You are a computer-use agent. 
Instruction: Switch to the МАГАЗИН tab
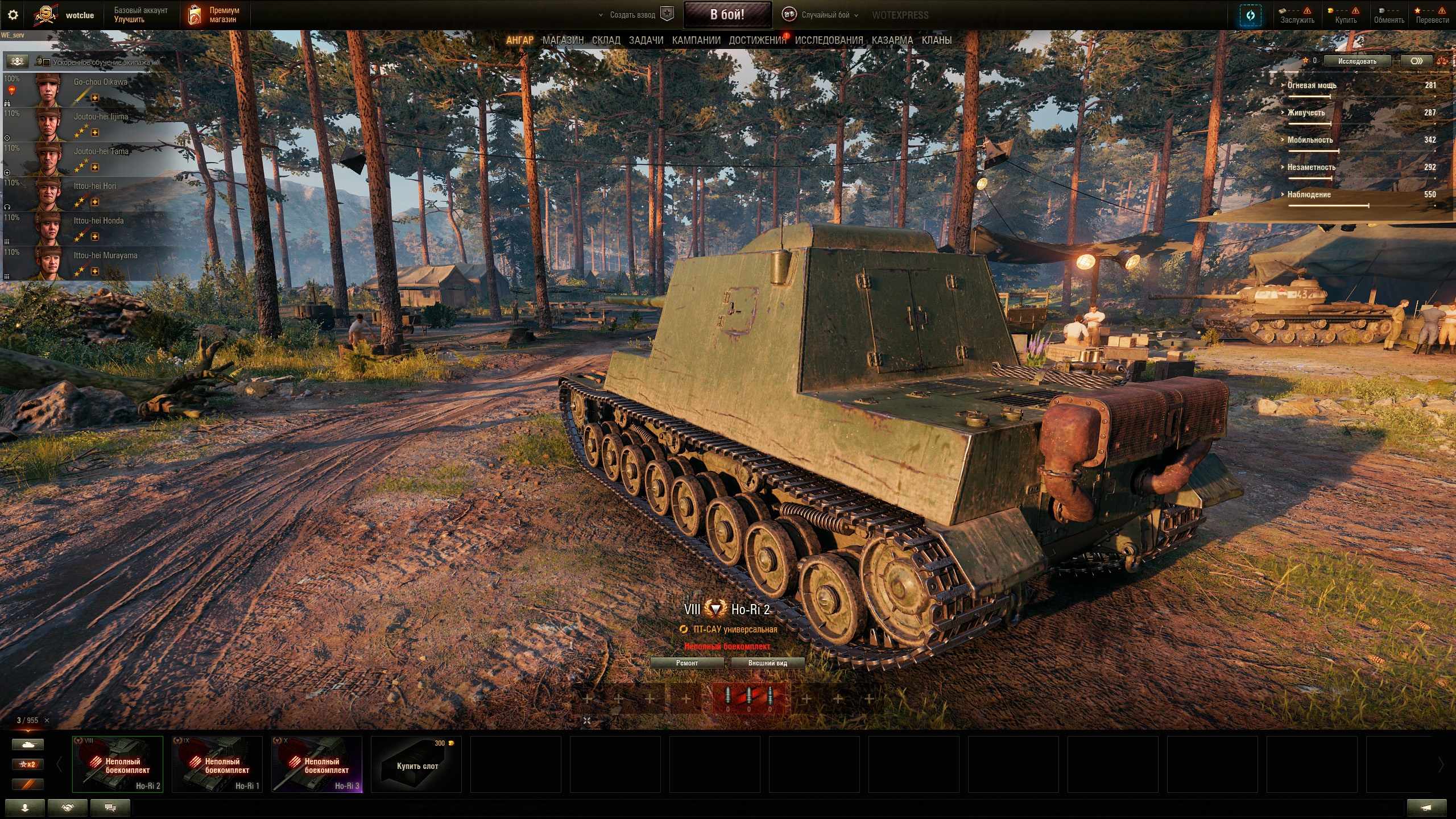point(562,40)
